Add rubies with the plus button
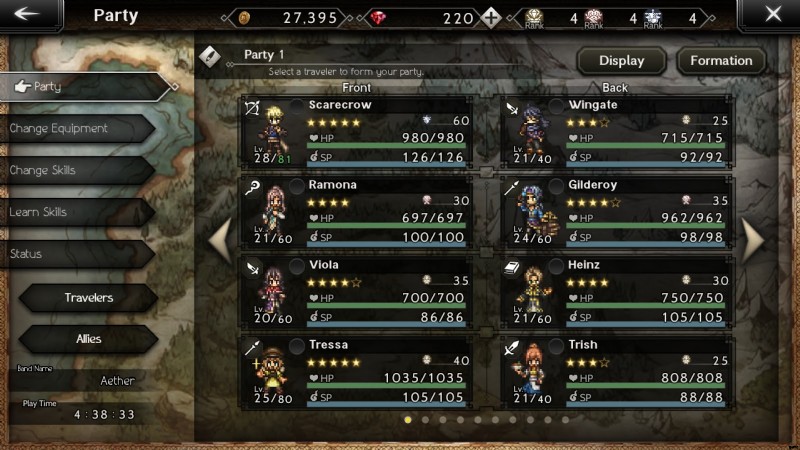This screenshot has height=450, width=800. click(490, 18)
